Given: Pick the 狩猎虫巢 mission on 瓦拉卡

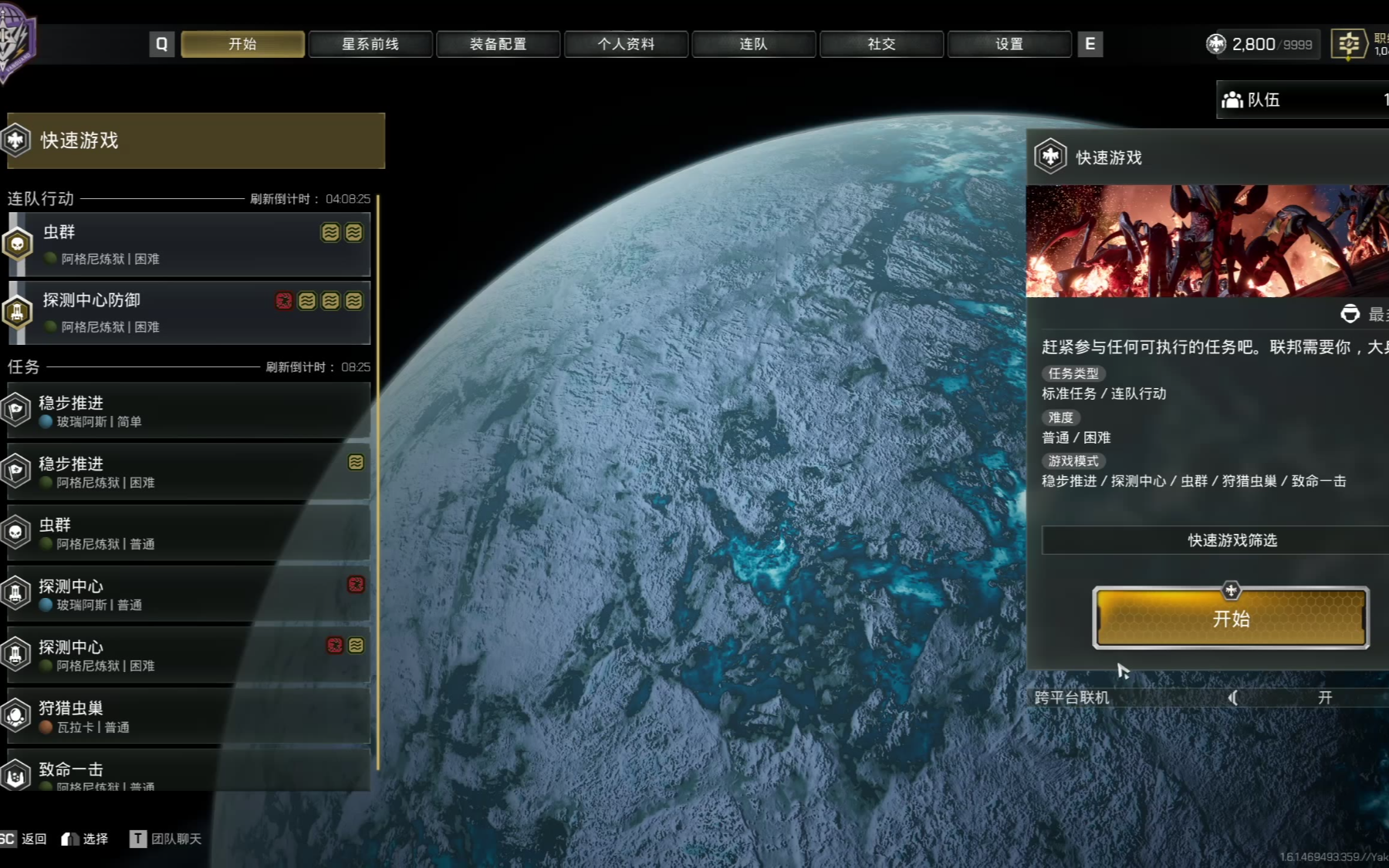Looking at the screenshot, I should [189, 717].
